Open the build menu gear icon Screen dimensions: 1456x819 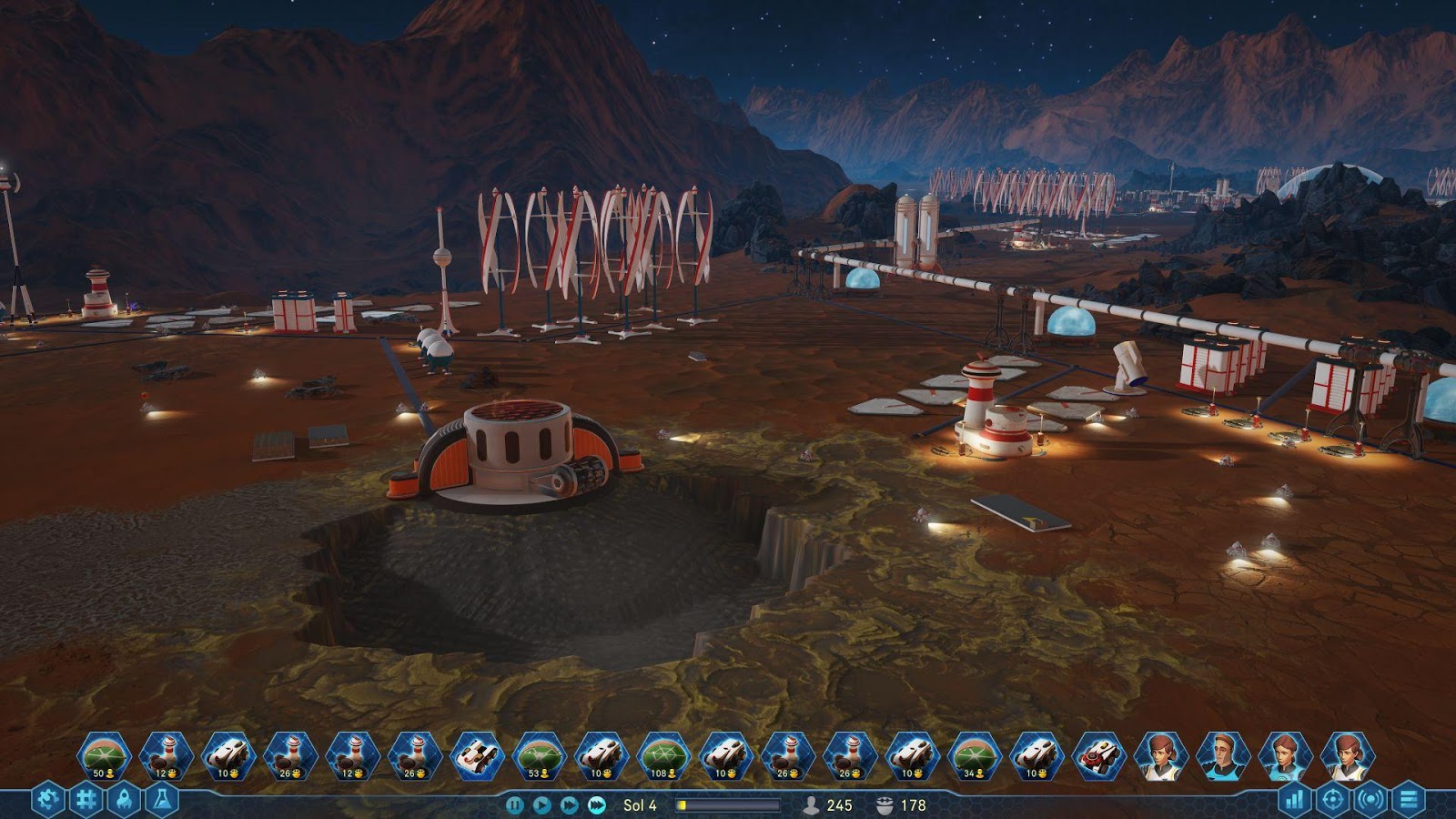[47, 801]
